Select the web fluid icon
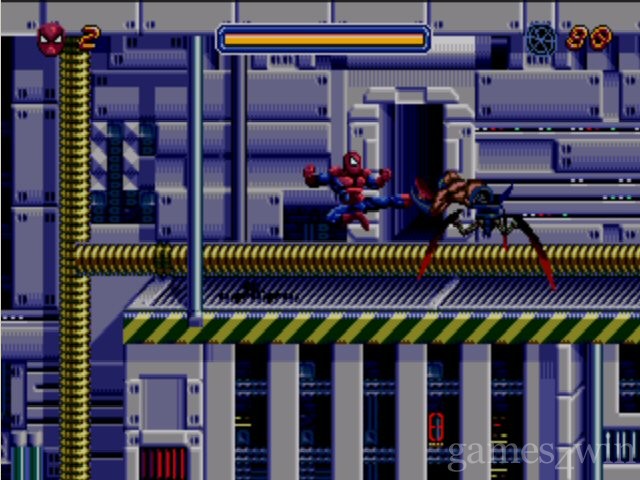The height and width of the screenshot is (480, 640). pos(541,39)
